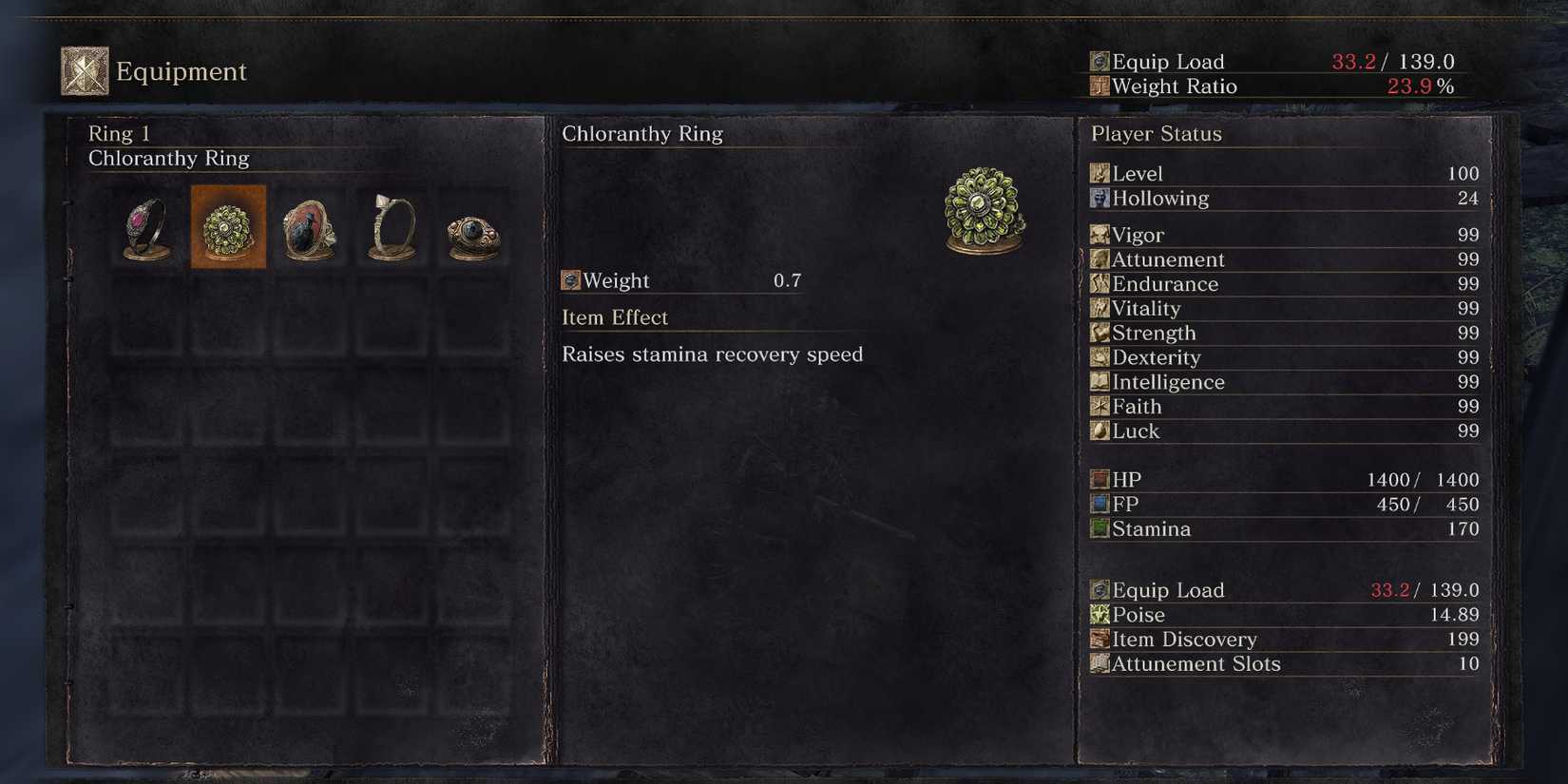Click the Weight Ratio icon at top right
The height and width of the screenshot is (784, 1568).
tap(1098, 86)
